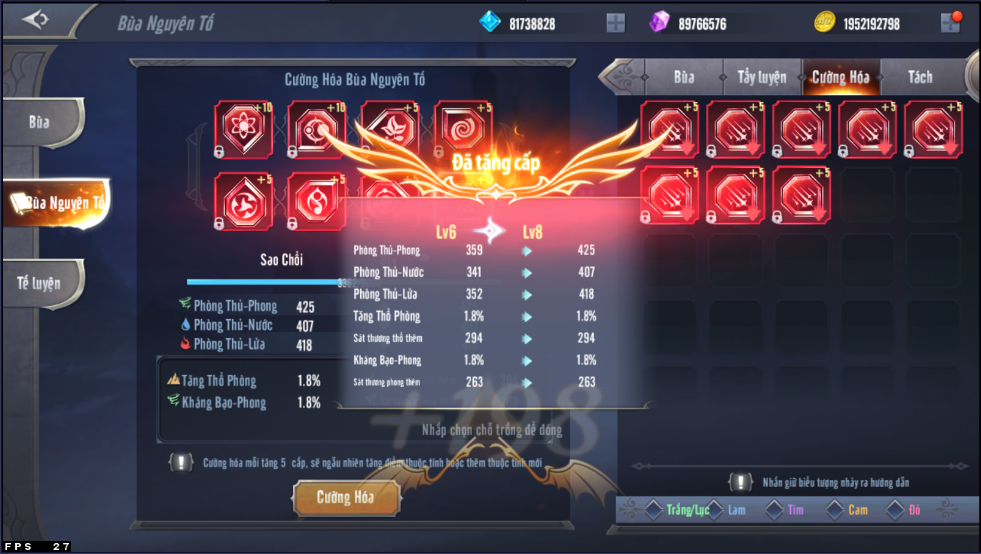Viewport: 981px width, 554px height.
Task: Select the atom-symbol +10 charm slot
Action: [244, 130]
